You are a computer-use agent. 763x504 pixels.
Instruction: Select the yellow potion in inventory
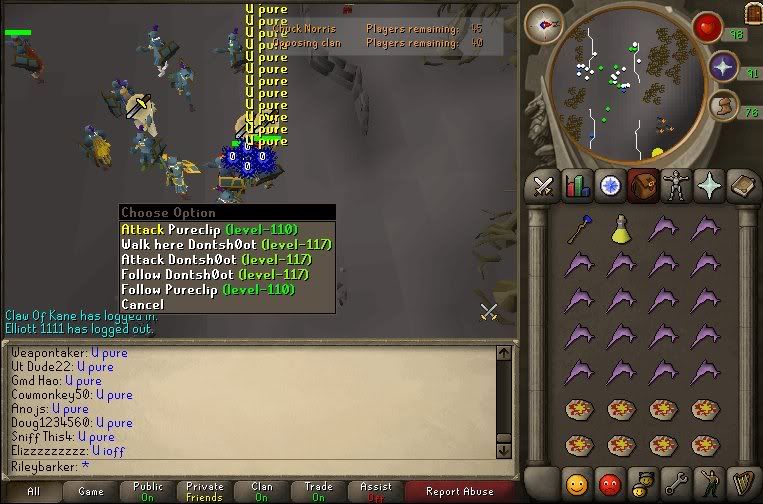(621, 231)
